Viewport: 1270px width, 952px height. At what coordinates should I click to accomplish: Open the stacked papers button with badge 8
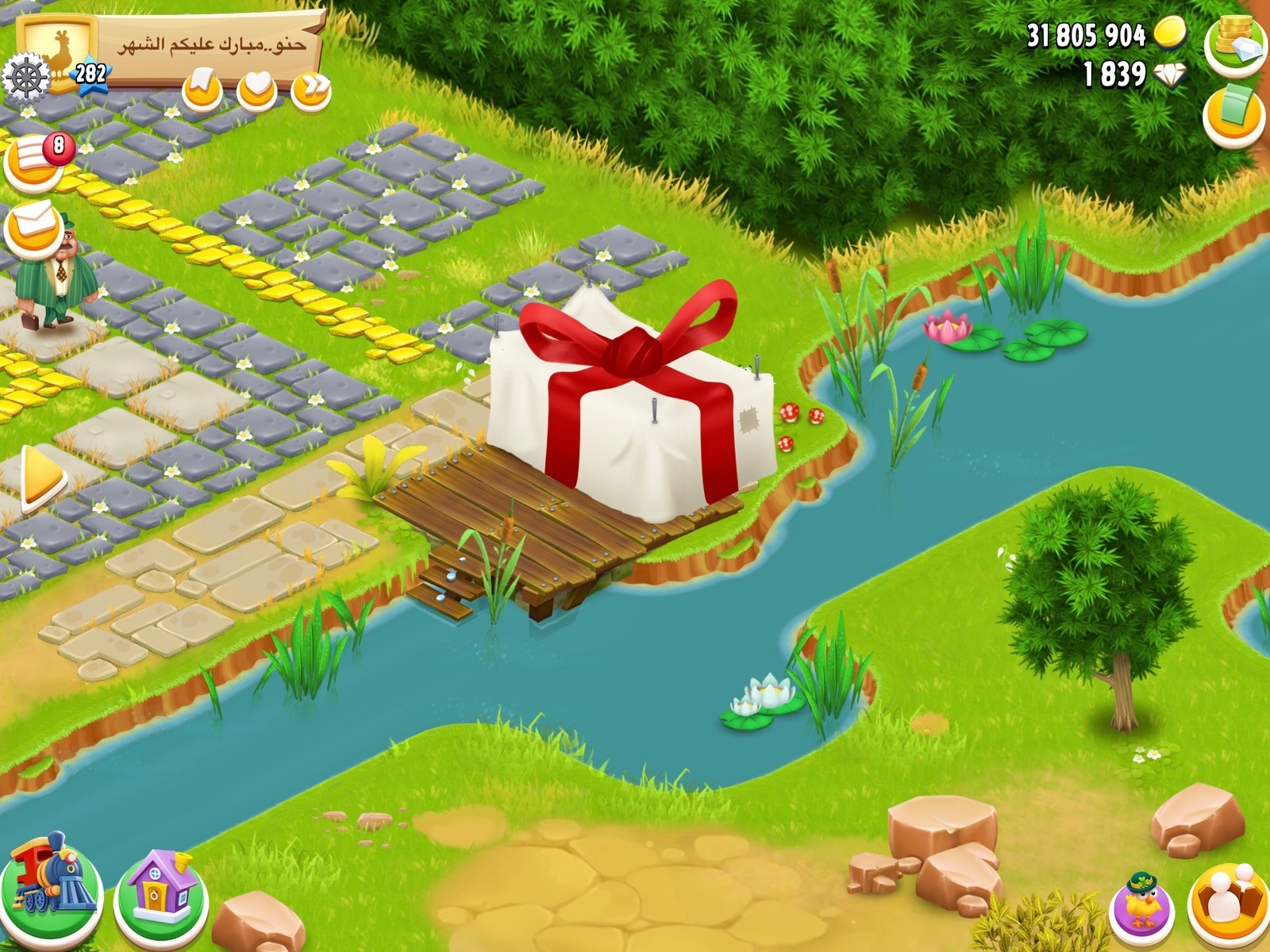click(35, 162)
